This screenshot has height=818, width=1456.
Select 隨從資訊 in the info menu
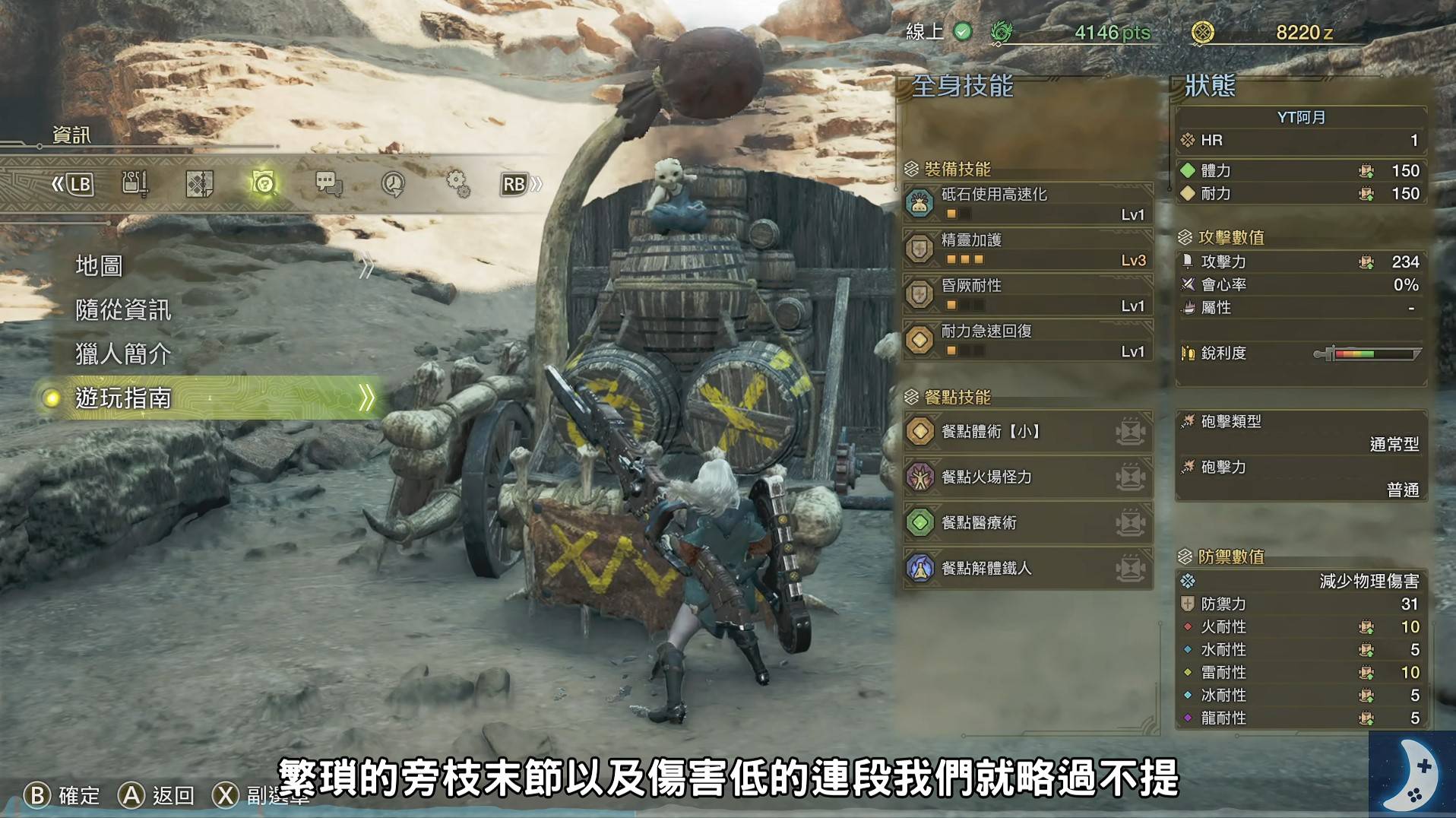coord(123,310)
